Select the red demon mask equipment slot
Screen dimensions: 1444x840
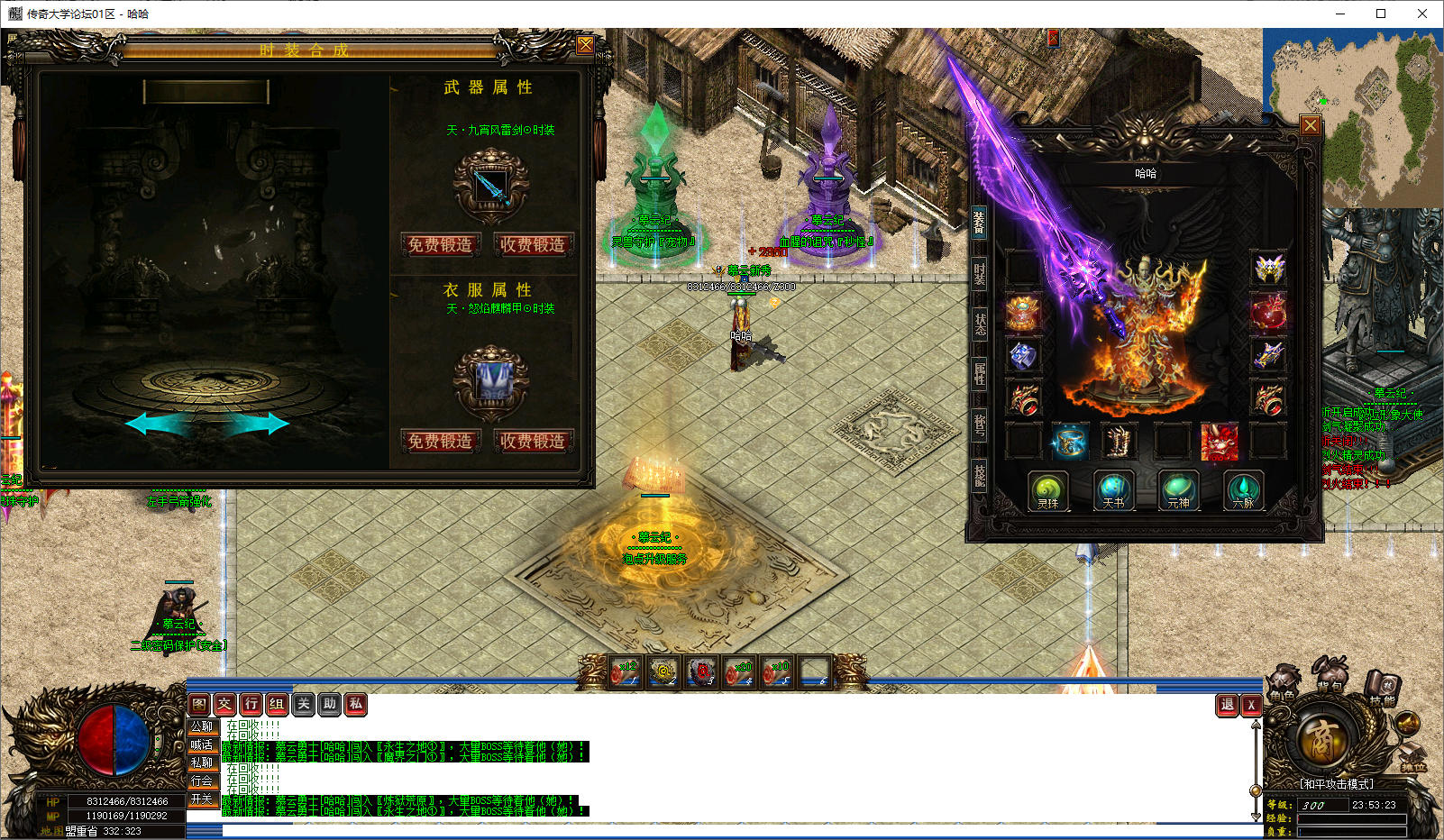point(1220,442)
